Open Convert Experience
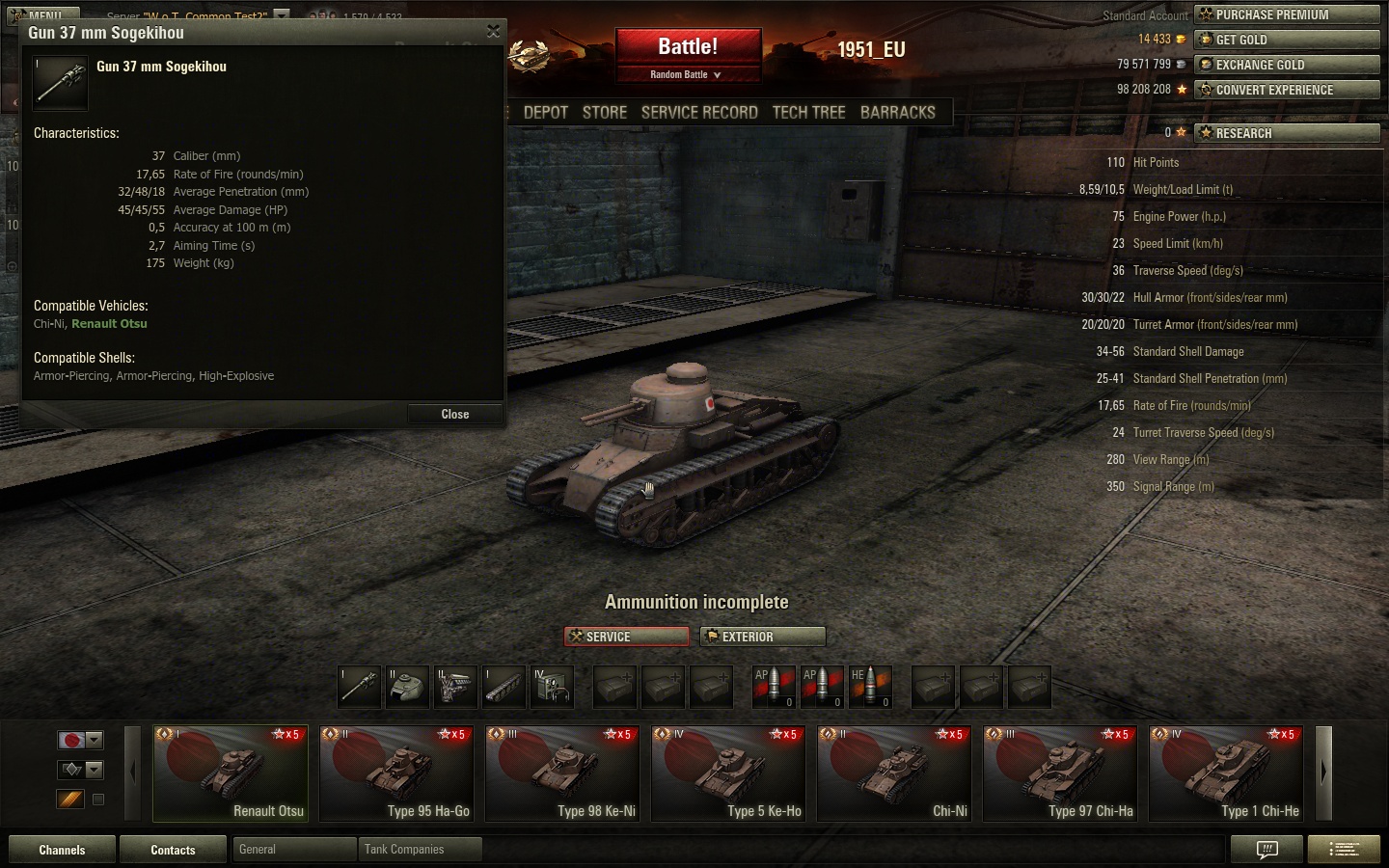The width and height of the screenshot is (1389, 868). 1287,90
